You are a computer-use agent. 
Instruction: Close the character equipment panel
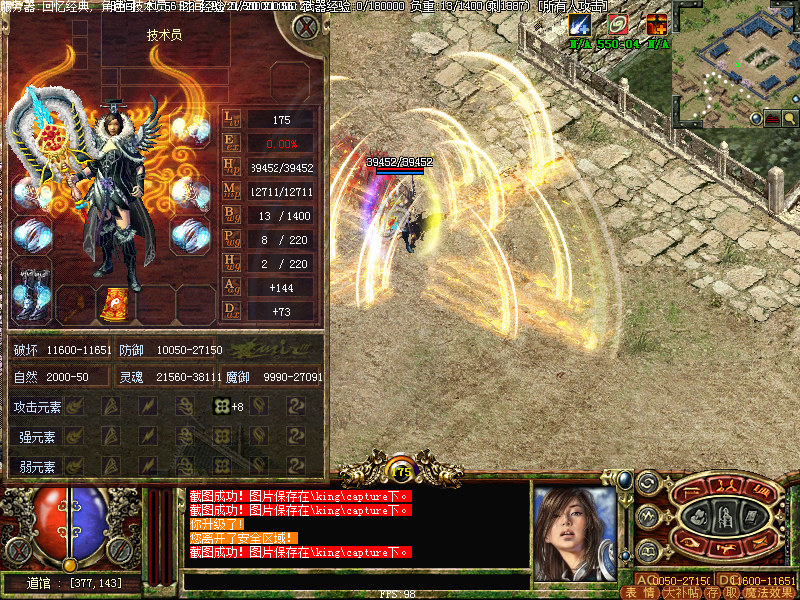[x=304, y=28]
